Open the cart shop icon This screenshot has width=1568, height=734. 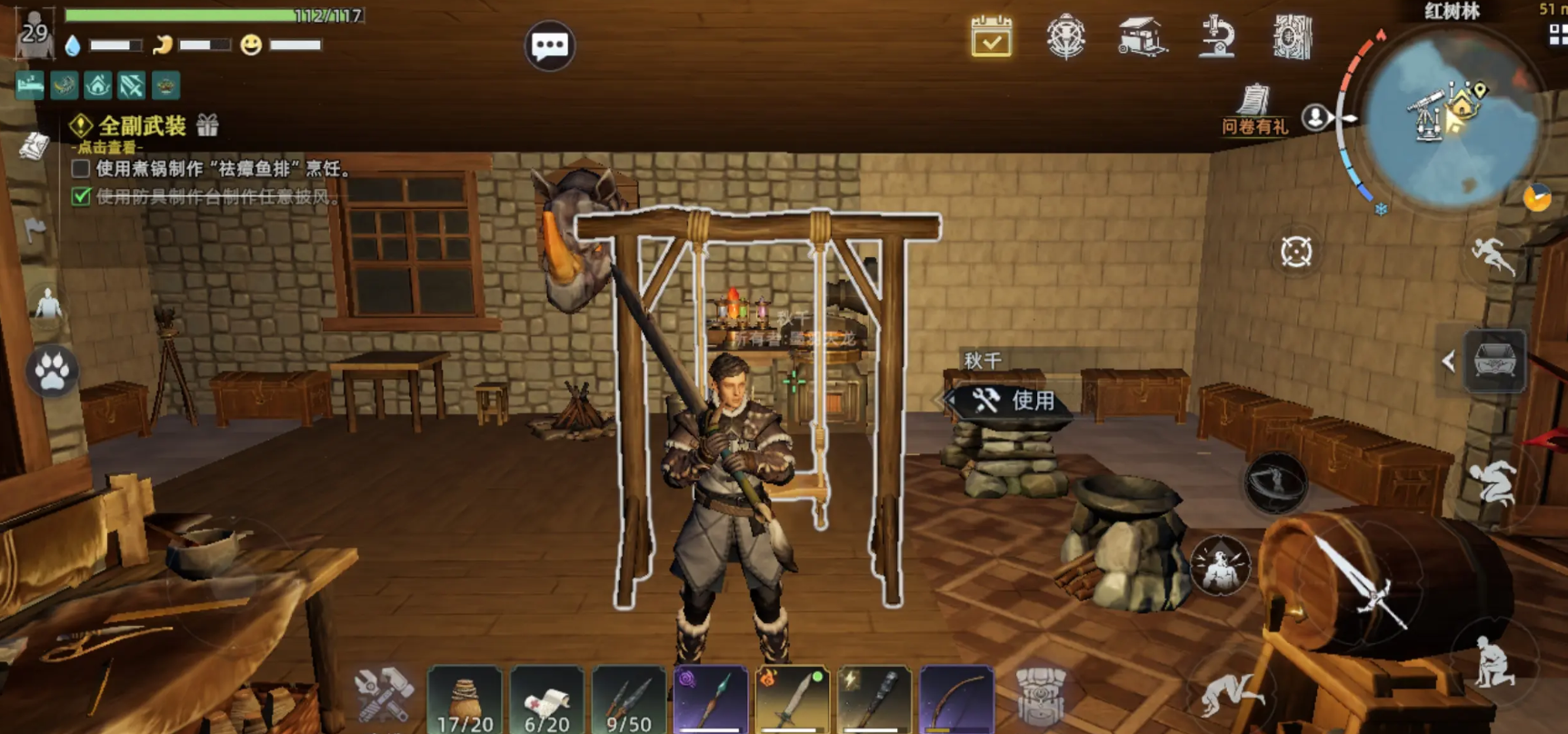(x=1141, y=37)
